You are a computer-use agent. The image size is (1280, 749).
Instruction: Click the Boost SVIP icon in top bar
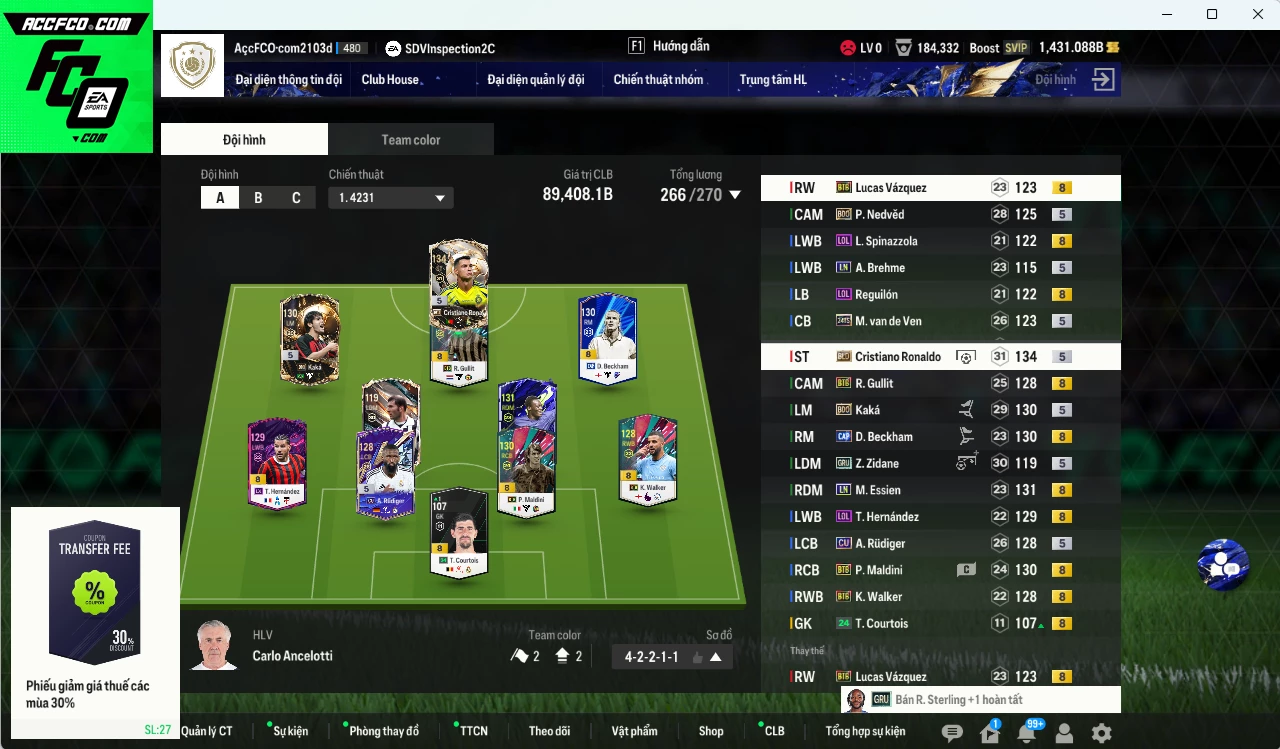click(997, 47)
